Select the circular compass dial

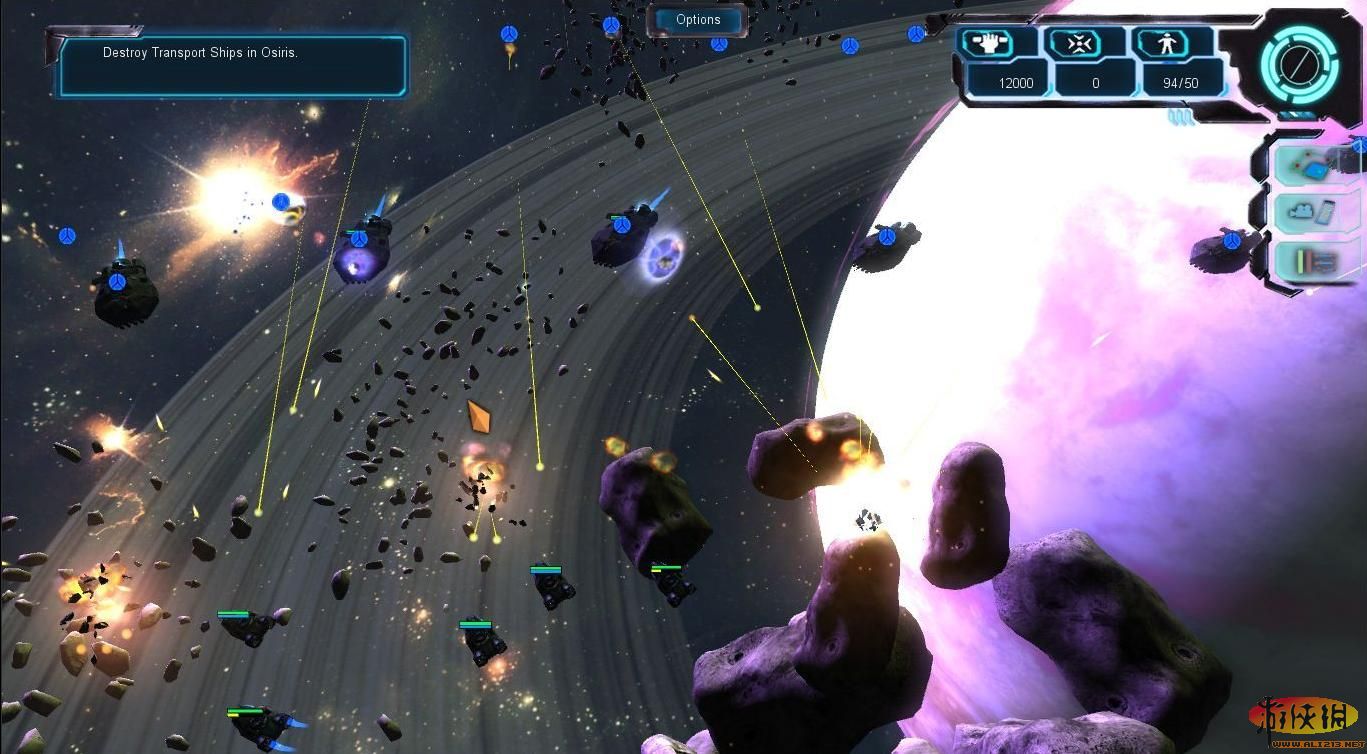tap(1298, 65)
